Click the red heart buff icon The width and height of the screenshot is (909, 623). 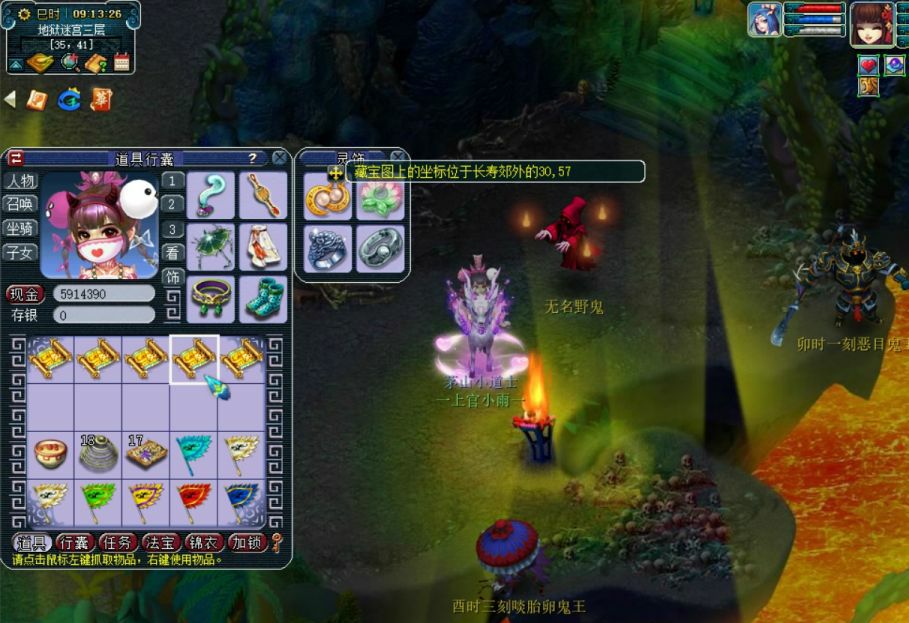click(x=868, y=64)
